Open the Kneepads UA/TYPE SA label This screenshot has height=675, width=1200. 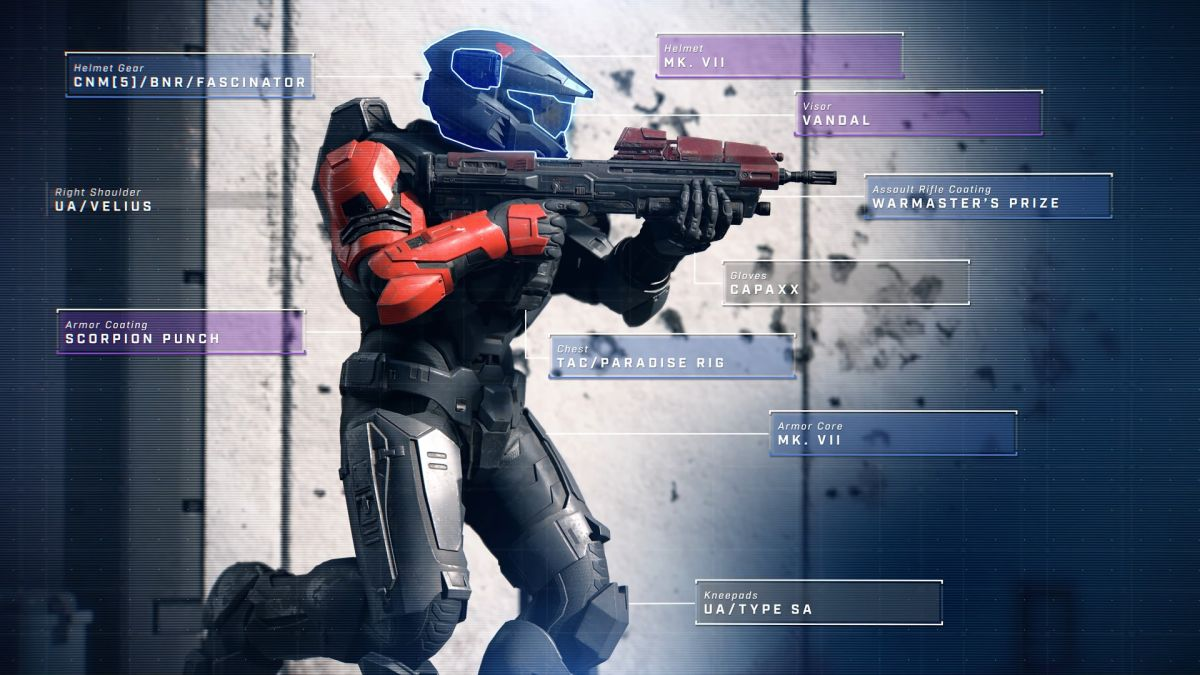[818, 602]
